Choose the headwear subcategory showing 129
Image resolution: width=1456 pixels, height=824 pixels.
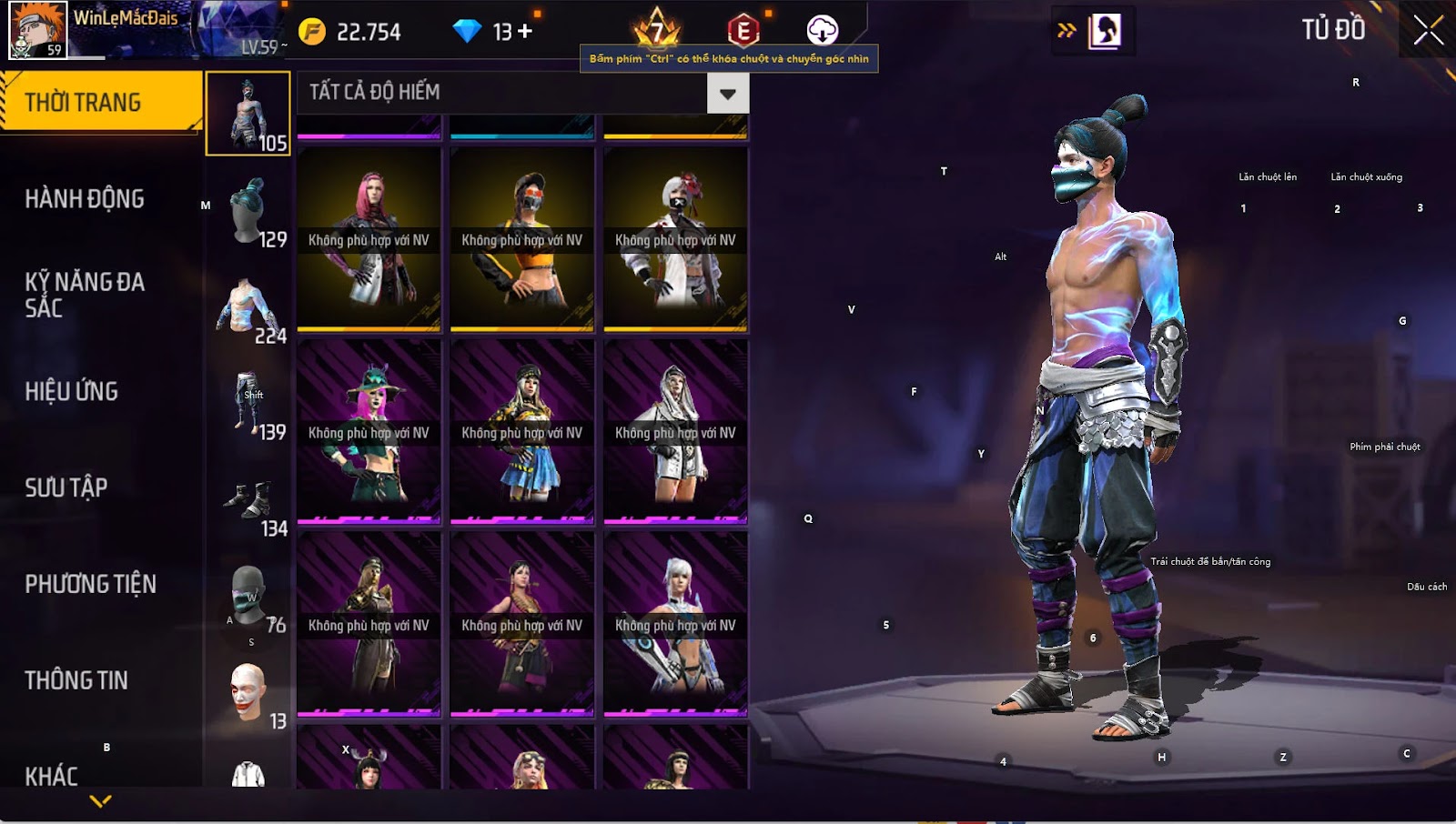pos(248,211)
